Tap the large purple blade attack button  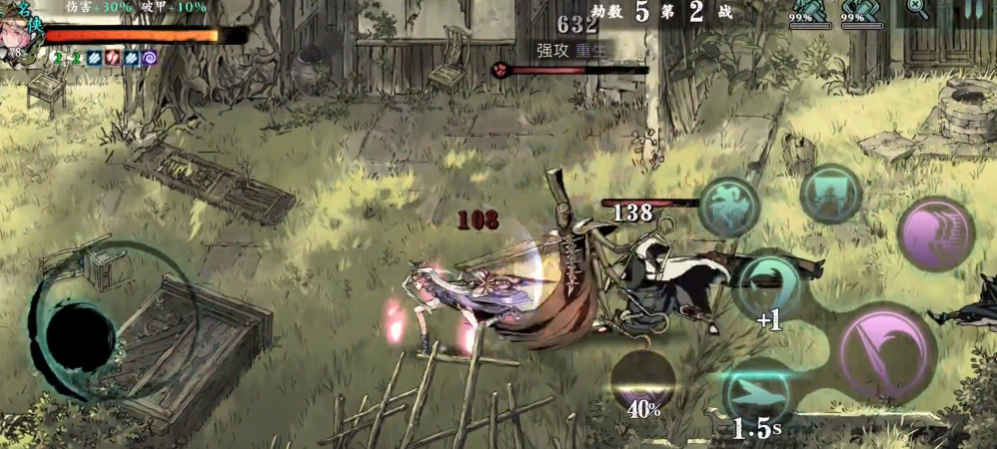coord(887,354)
